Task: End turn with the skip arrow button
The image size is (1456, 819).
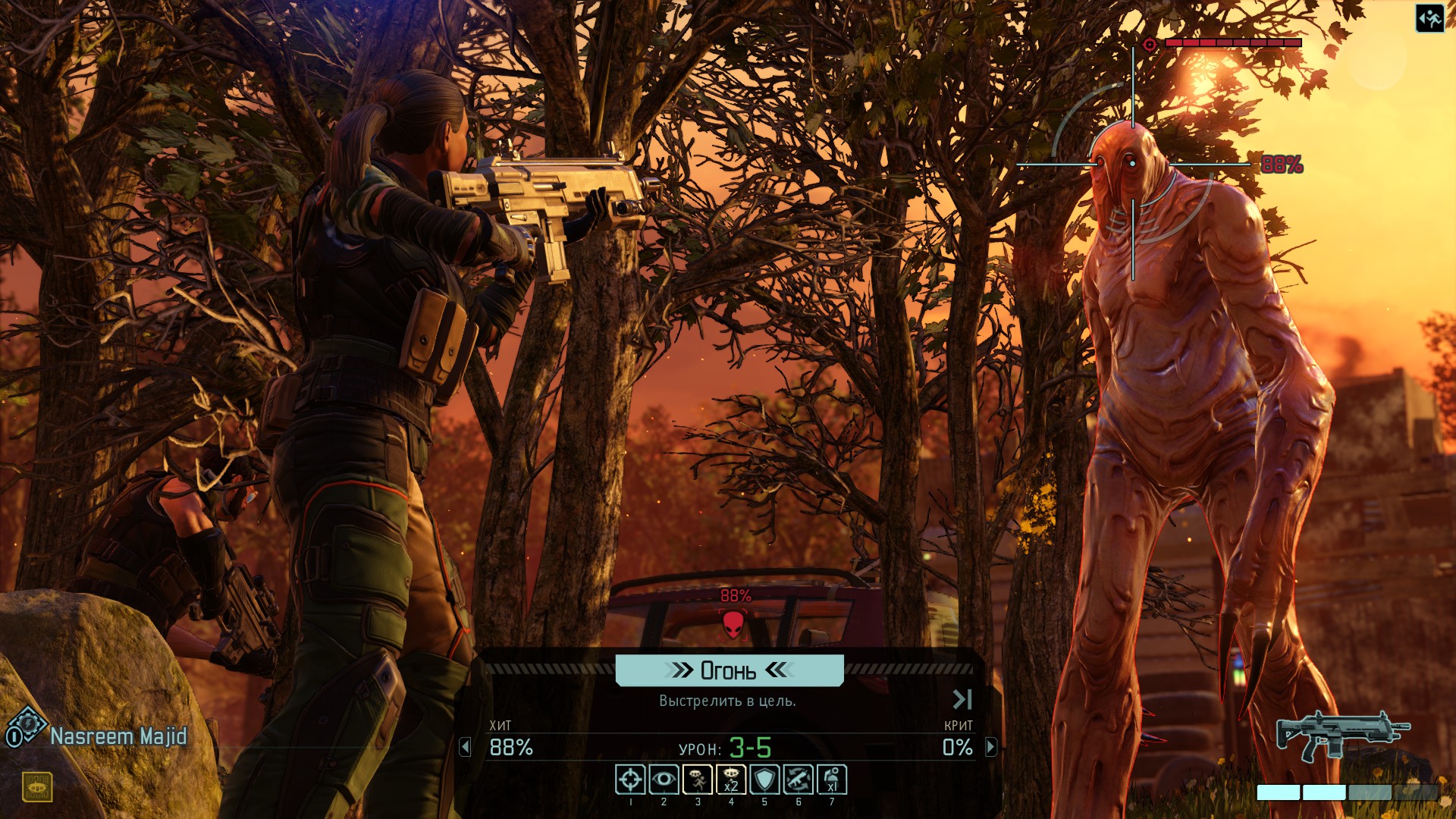Action: [x=962, y=699]
